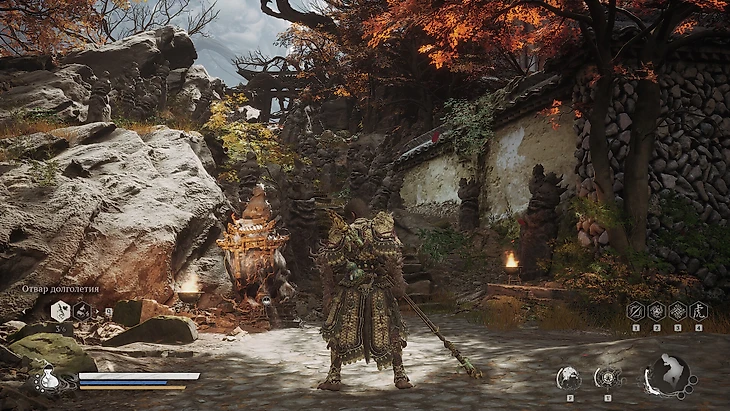The image size is (730, 411).
Task: Select the round spirit skill icon
Action: click(569, 378)
